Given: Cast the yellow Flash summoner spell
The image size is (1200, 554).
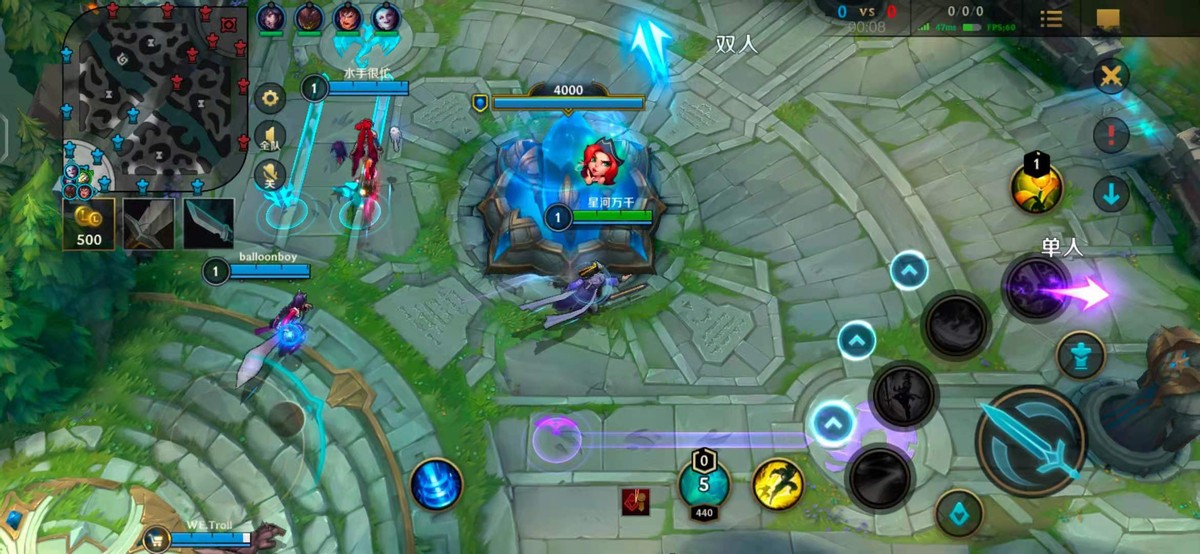Looking at the screenshot, I should [778, 483].
